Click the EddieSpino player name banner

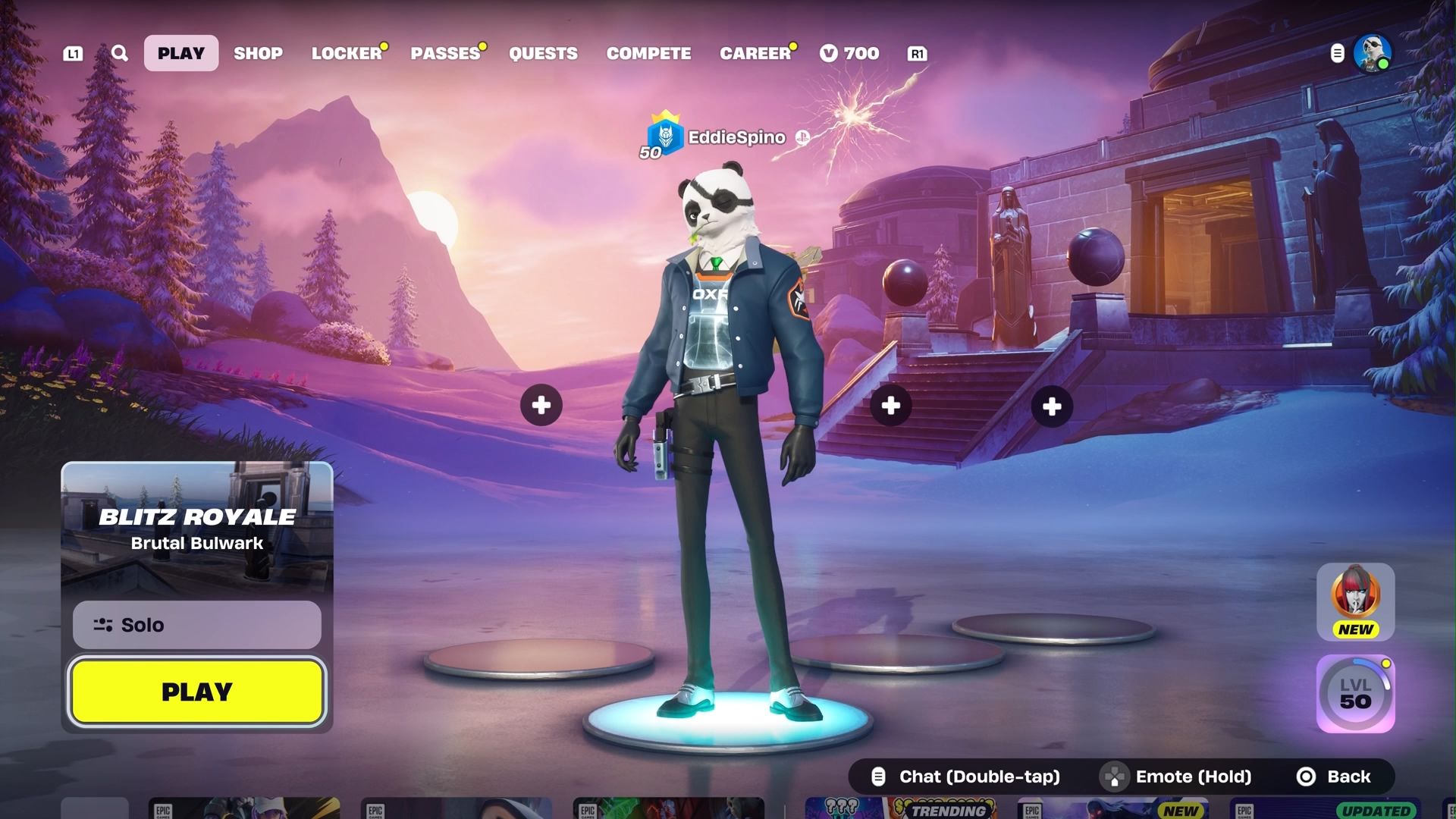(x=736, y=137)
